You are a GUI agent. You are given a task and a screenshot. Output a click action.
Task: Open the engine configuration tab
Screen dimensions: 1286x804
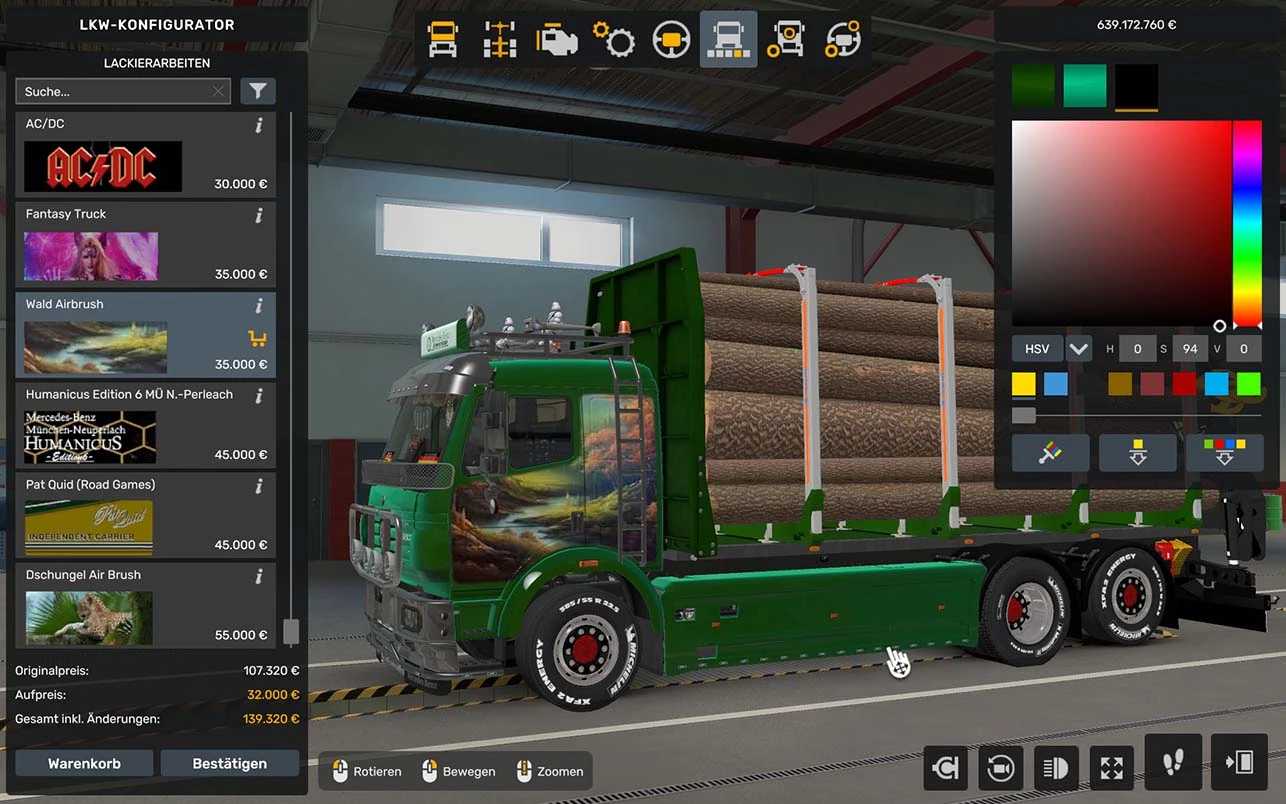click(556, 40)
